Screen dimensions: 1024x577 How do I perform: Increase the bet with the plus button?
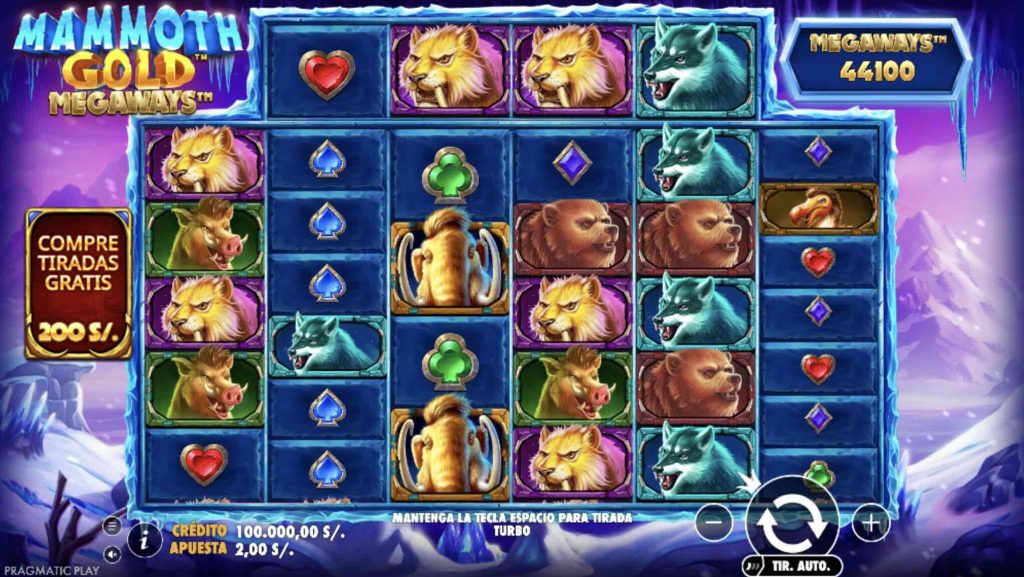[870, 522]
